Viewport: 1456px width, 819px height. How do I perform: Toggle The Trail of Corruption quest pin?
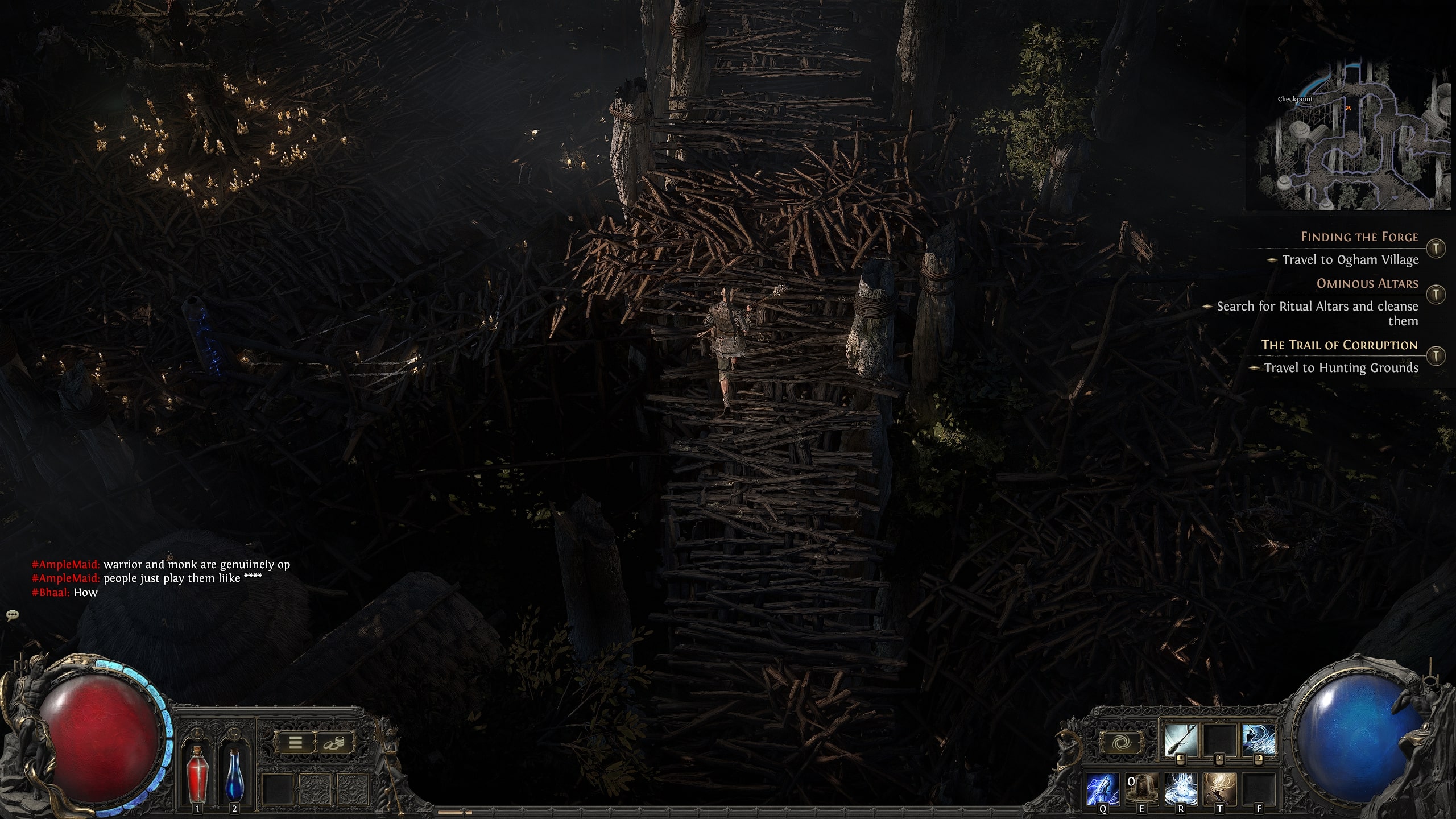point(1437,356)
